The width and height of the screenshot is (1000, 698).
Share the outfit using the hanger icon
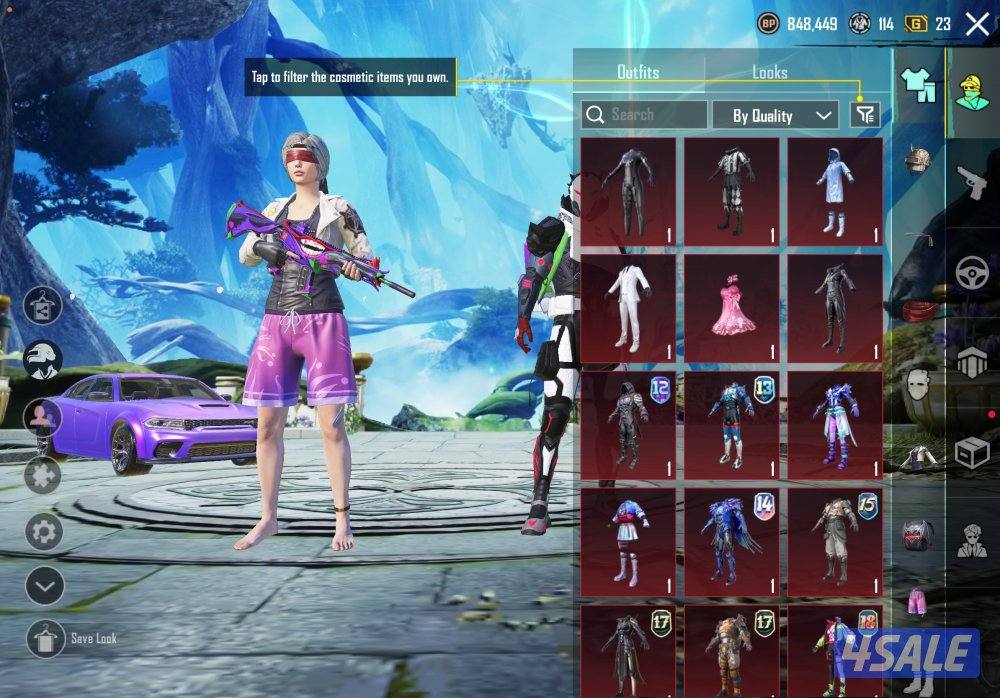(44, 305)
